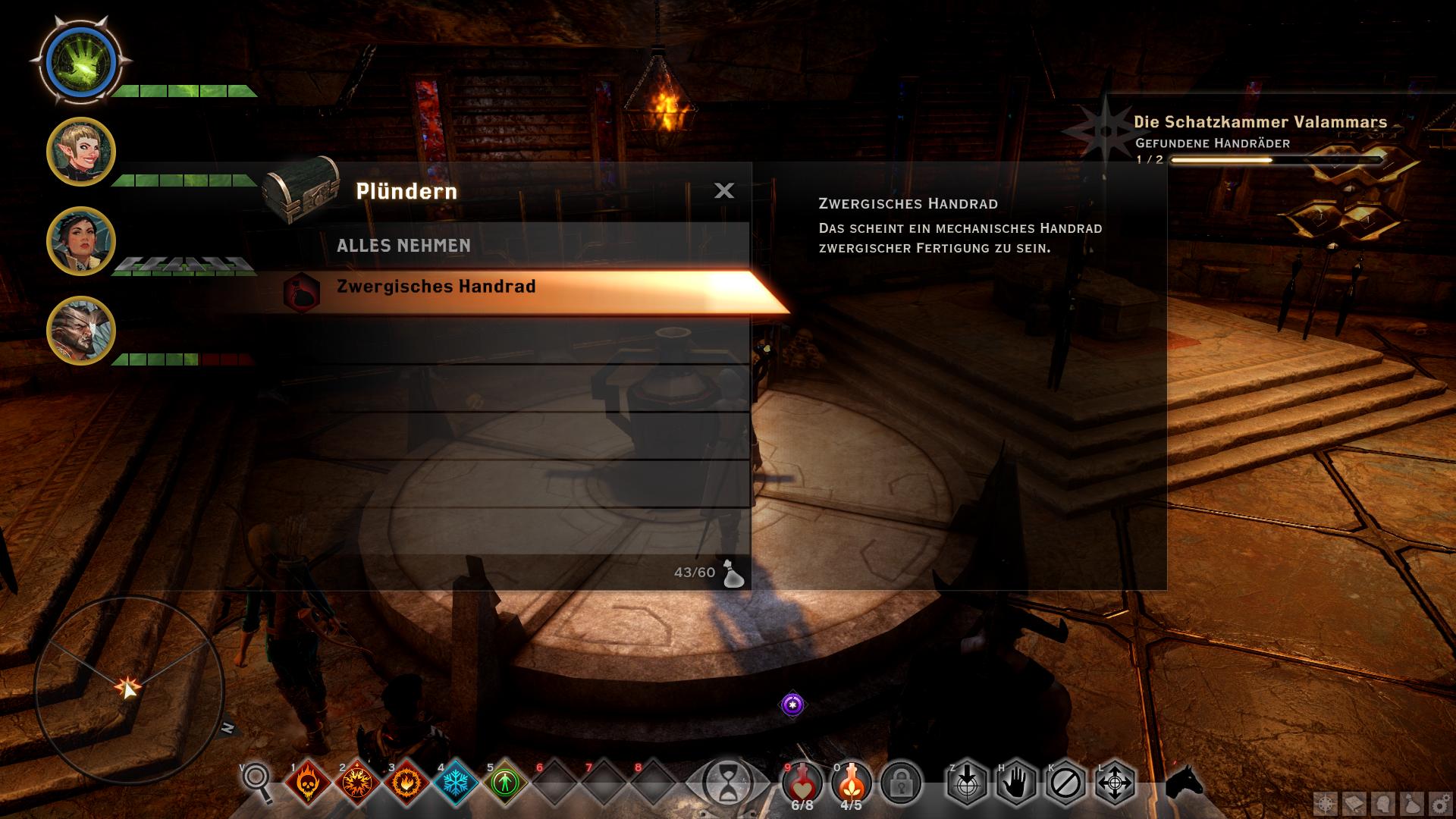
Task: Take everything with Alles Nehmen
Action: tap(403, 246)
